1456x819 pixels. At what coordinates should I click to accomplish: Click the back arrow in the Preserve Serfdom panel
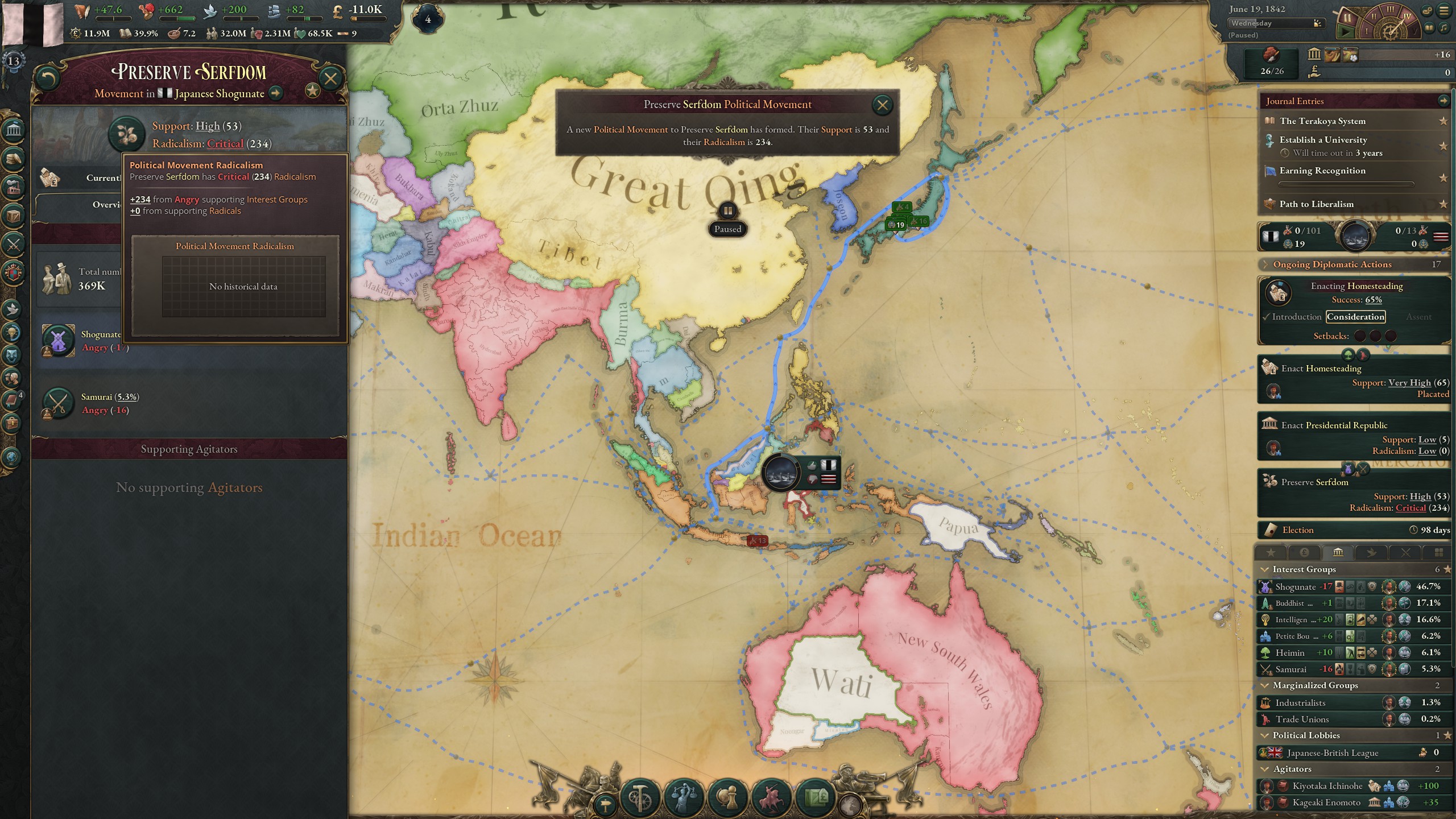point(48,78)
